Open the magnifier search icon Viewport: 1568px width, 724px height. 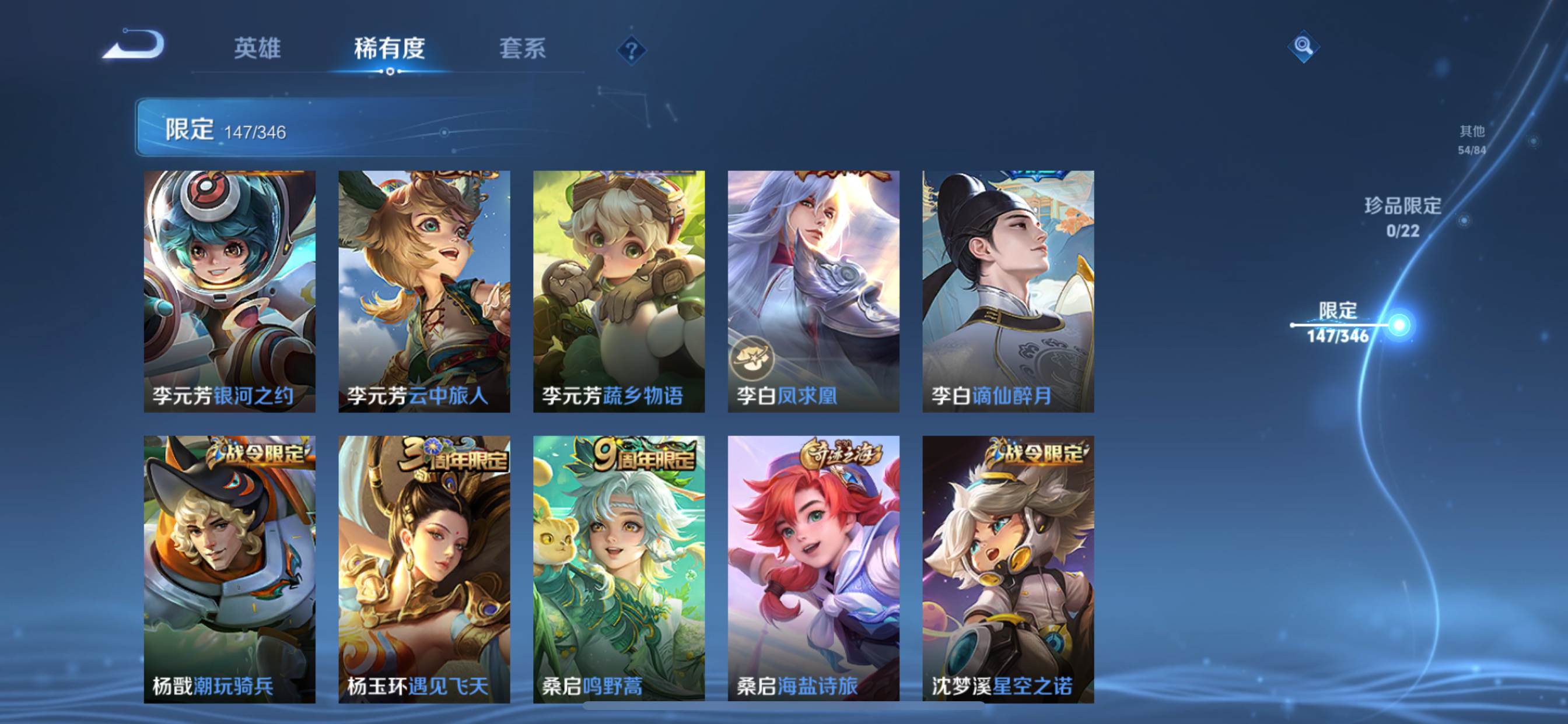click(1303, 46)
